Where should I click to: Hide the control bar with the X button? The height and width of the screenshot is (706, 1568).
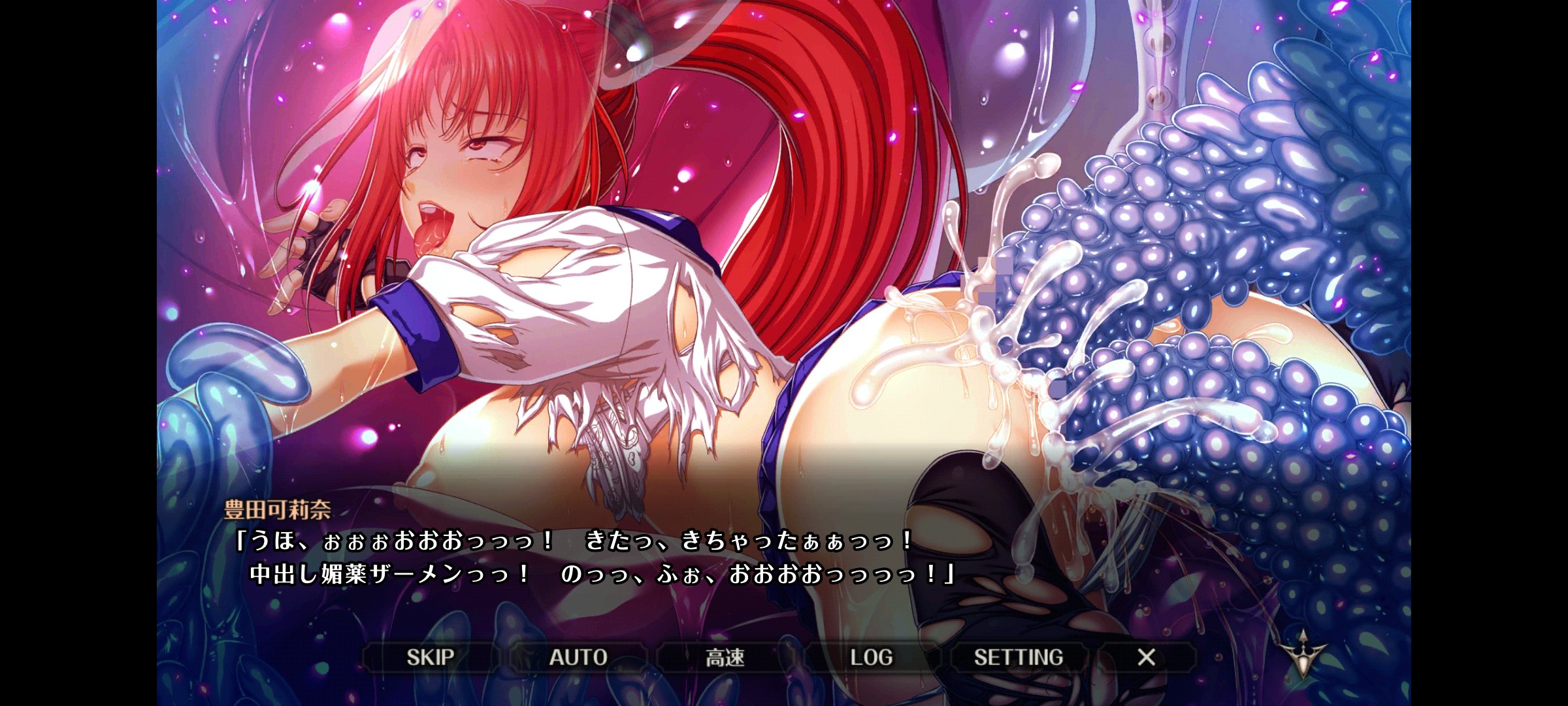[1147, 657]
